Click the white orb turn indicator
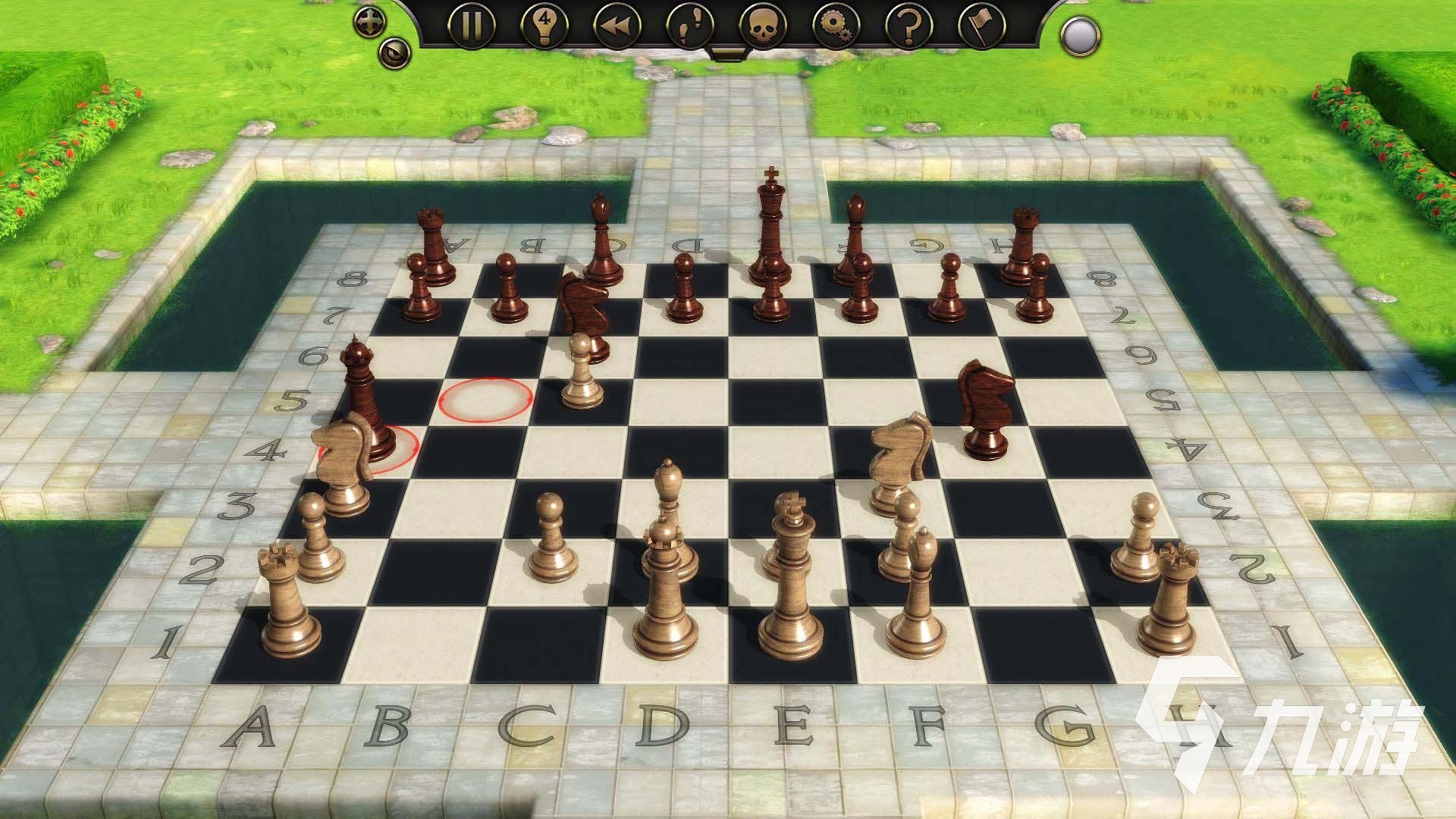The image size is (1456, 819). 1080,34
